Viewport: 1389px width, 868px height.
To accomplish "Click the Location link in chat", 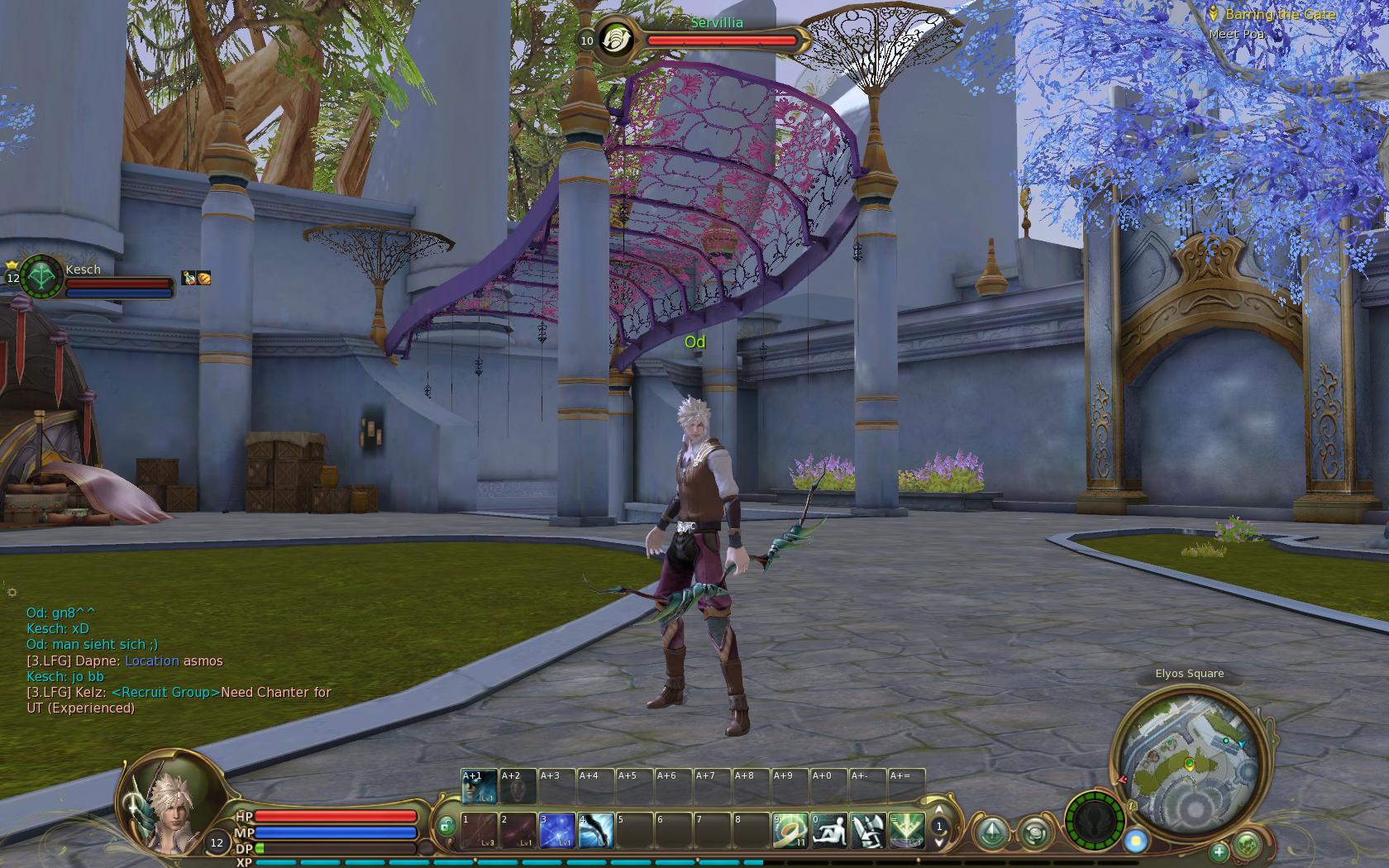I will (x=152, y=661).
